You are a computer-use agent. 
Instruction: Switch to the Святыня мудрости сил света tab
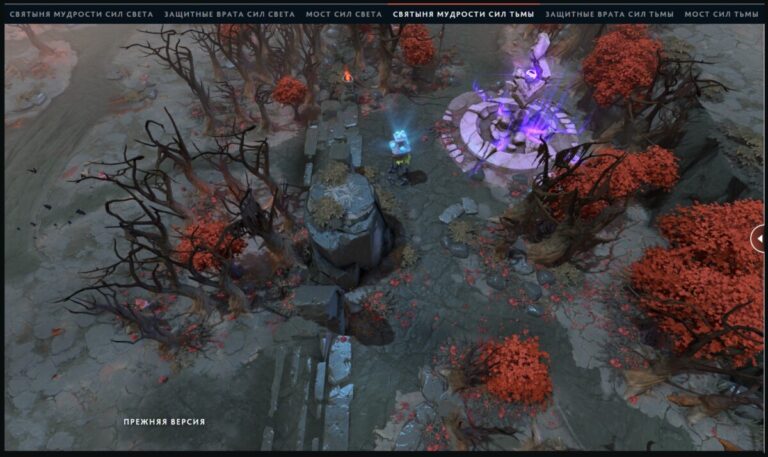pyautogui.click(x=81, y=15)
